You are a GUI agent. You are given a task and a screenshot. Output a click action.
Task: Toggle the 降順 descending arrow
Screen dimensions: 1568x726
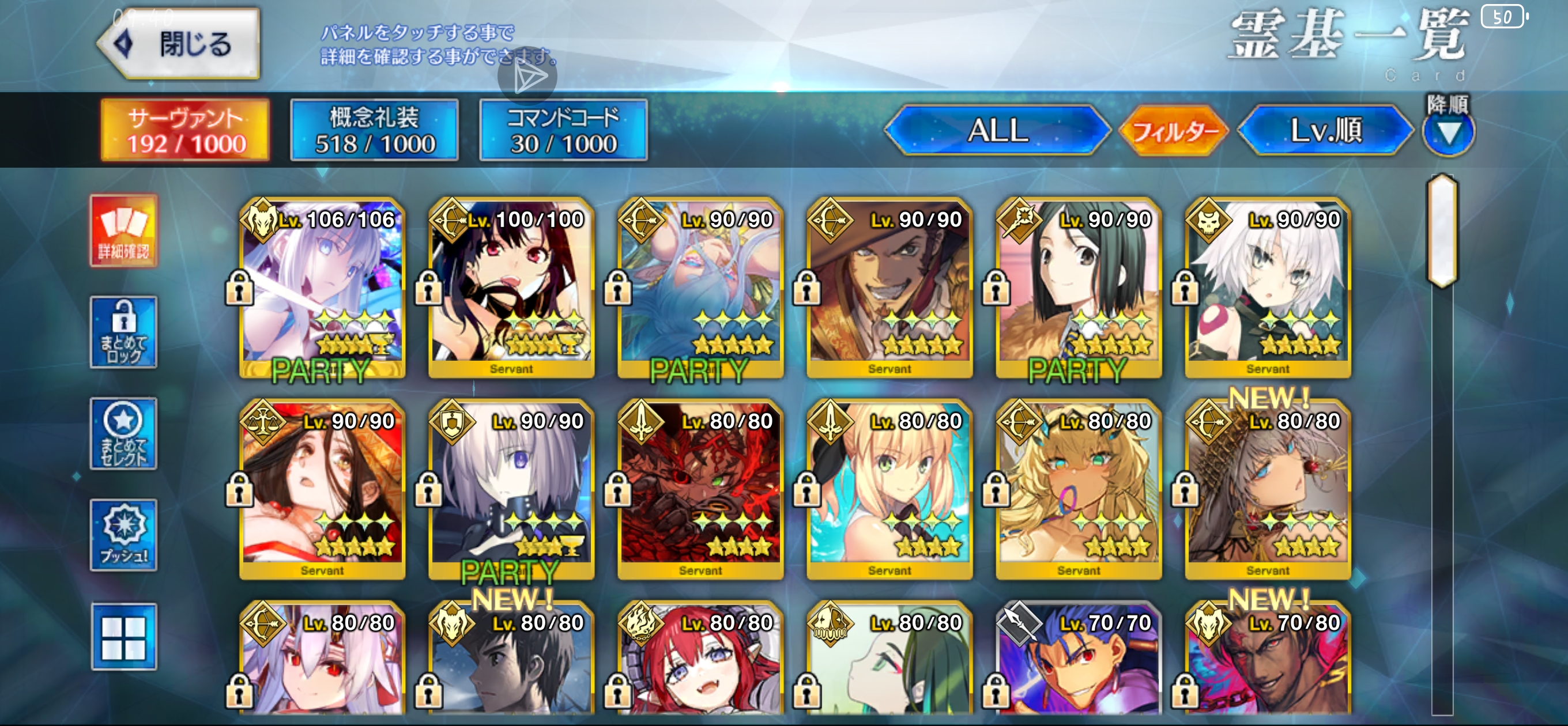pyautogui.click(x=1448, y=131)
